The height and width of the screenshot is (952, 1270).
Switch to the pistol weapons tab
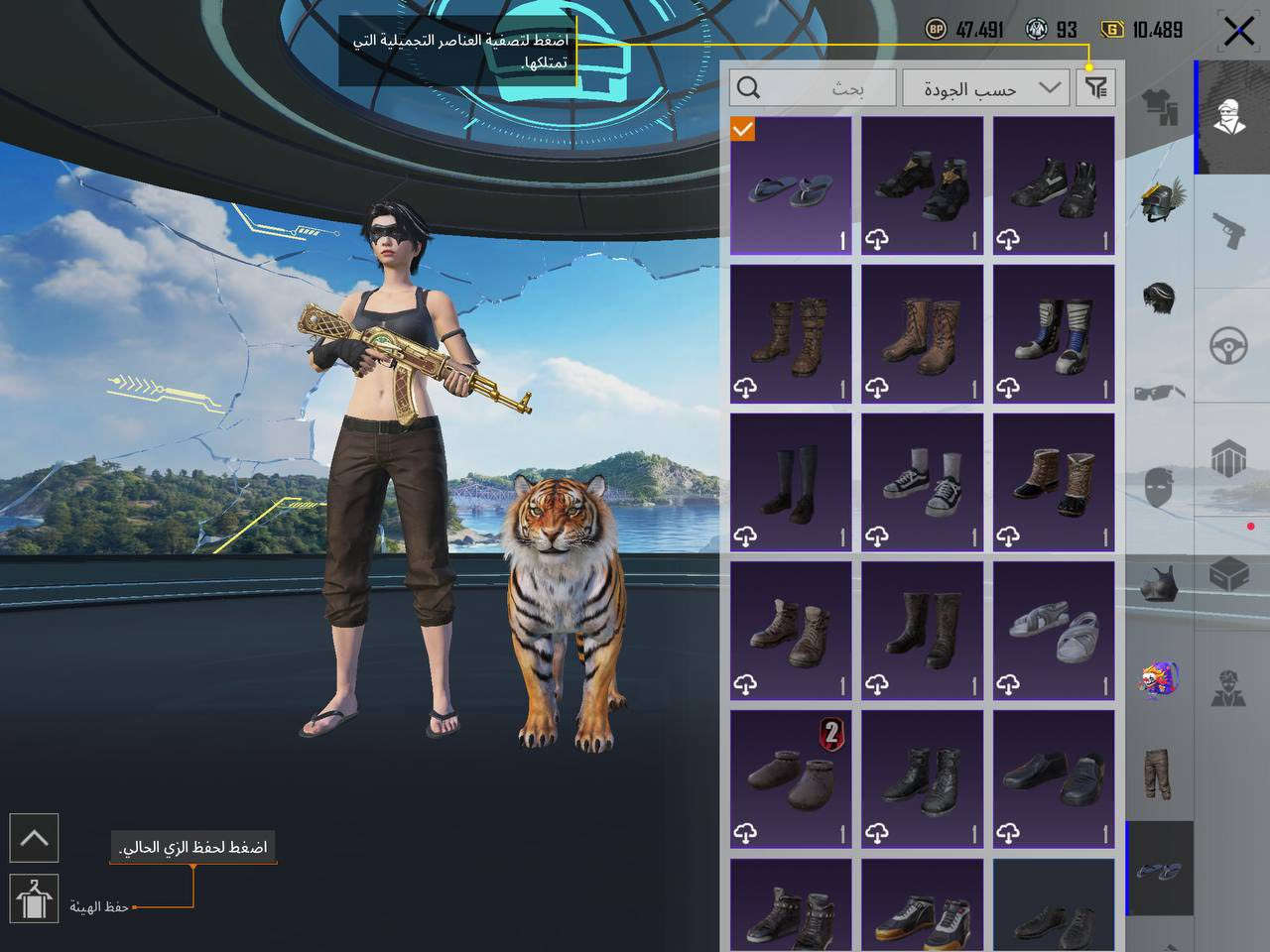coord(1231,231)
